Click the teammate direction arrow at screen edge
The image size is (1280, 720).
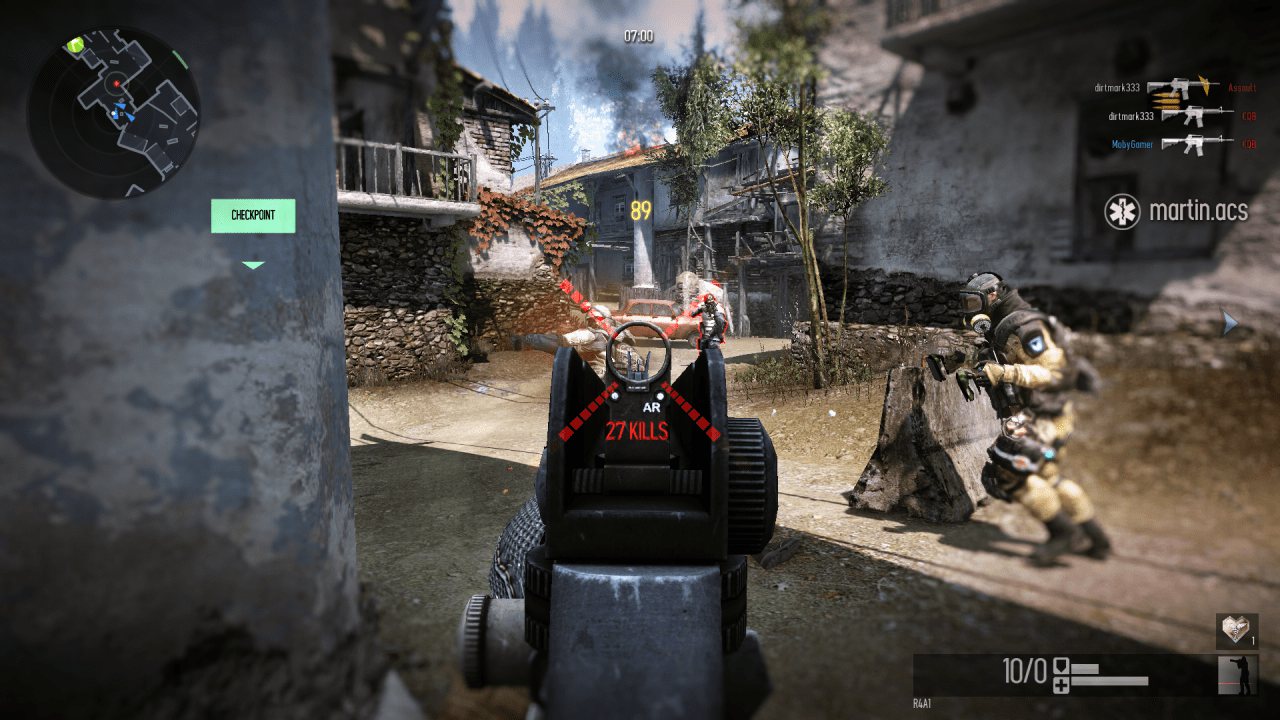click(1230, 322)
